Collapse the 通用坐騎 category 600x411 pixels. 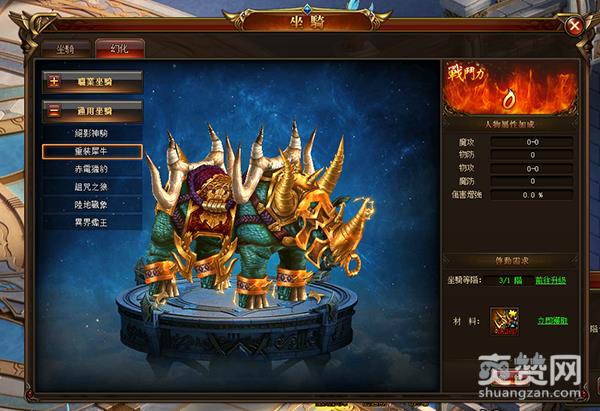pos(92,110)
